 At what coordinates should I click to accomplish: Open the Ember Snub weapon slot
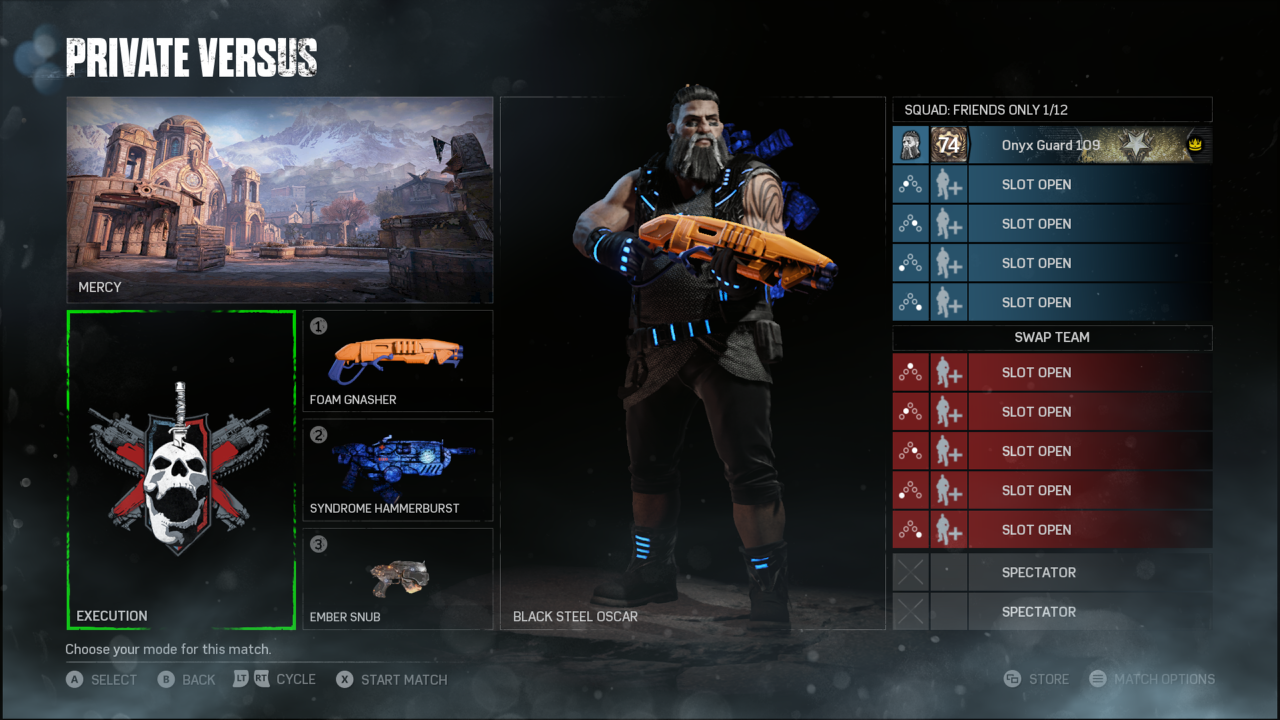[x=398, y=579]
